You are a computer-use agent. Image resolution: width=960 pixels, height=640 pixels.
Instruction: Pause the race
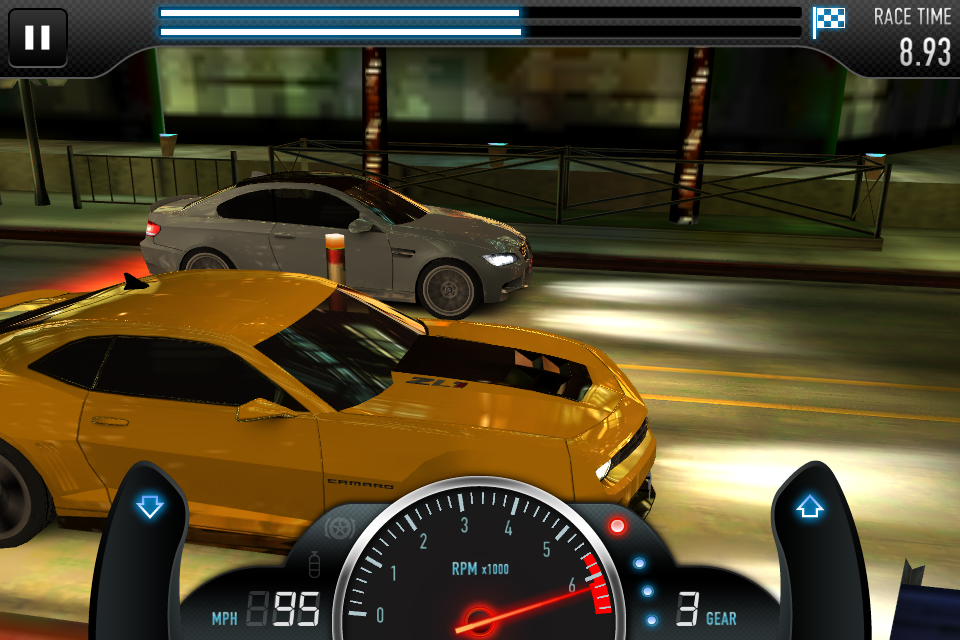37,38
